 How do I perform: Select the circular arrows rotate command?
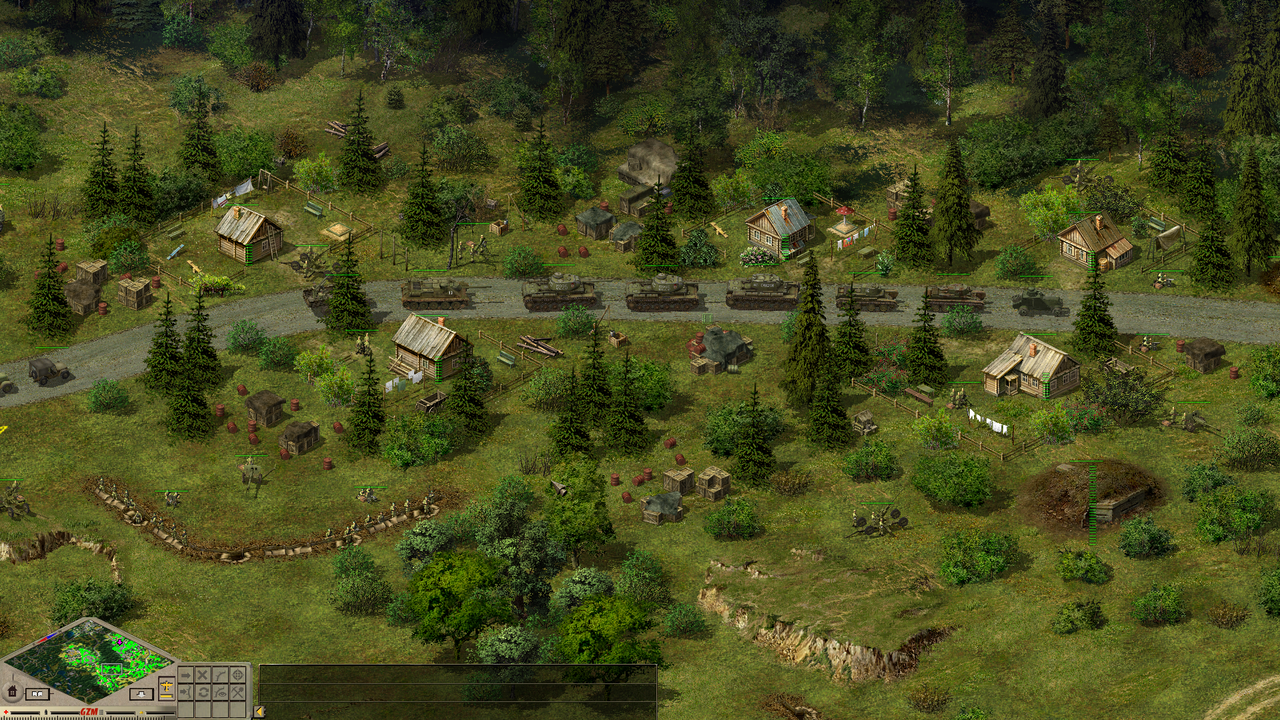point(203,692)
